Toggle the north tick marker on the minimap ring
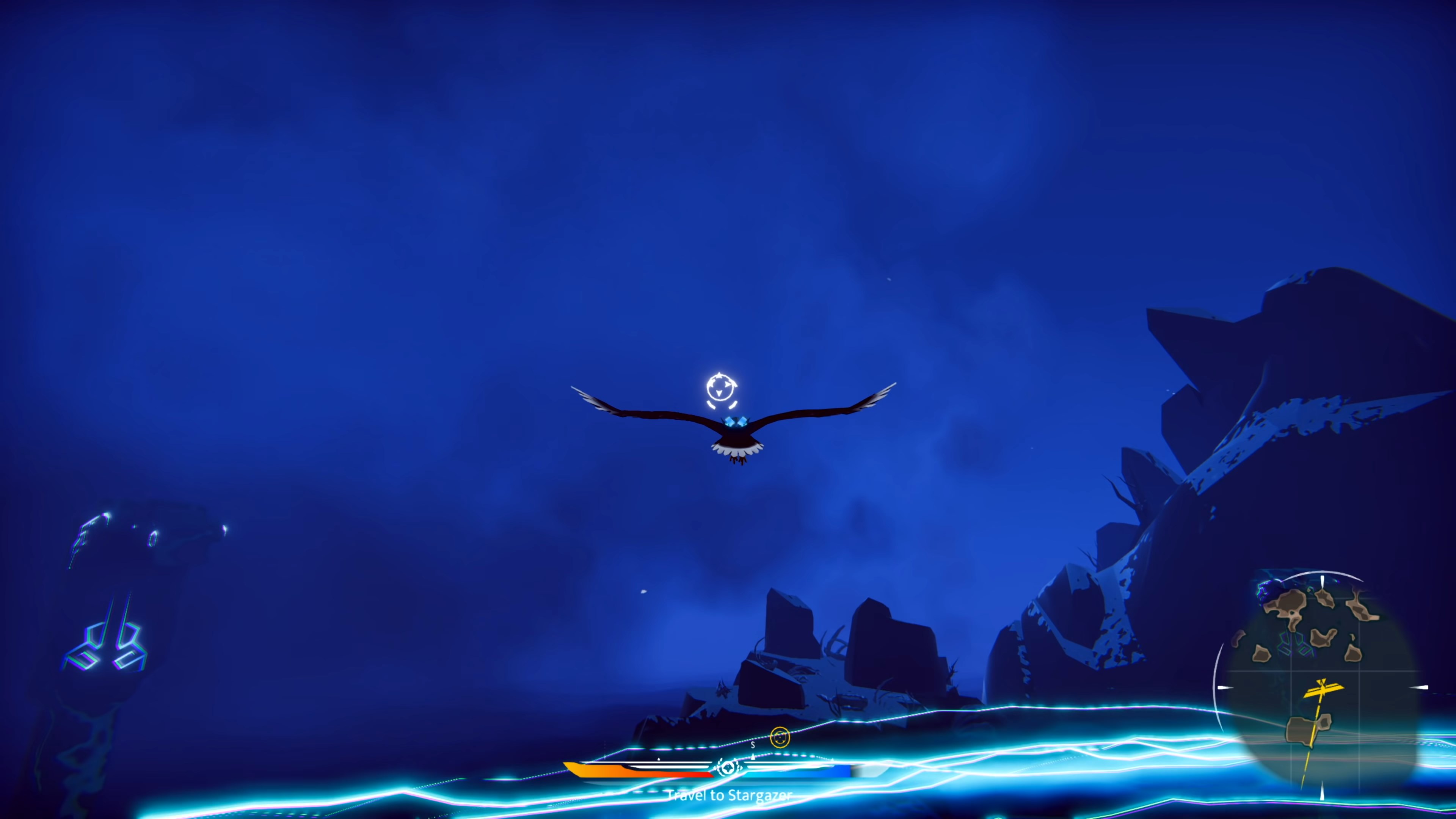 point(1323,581)
